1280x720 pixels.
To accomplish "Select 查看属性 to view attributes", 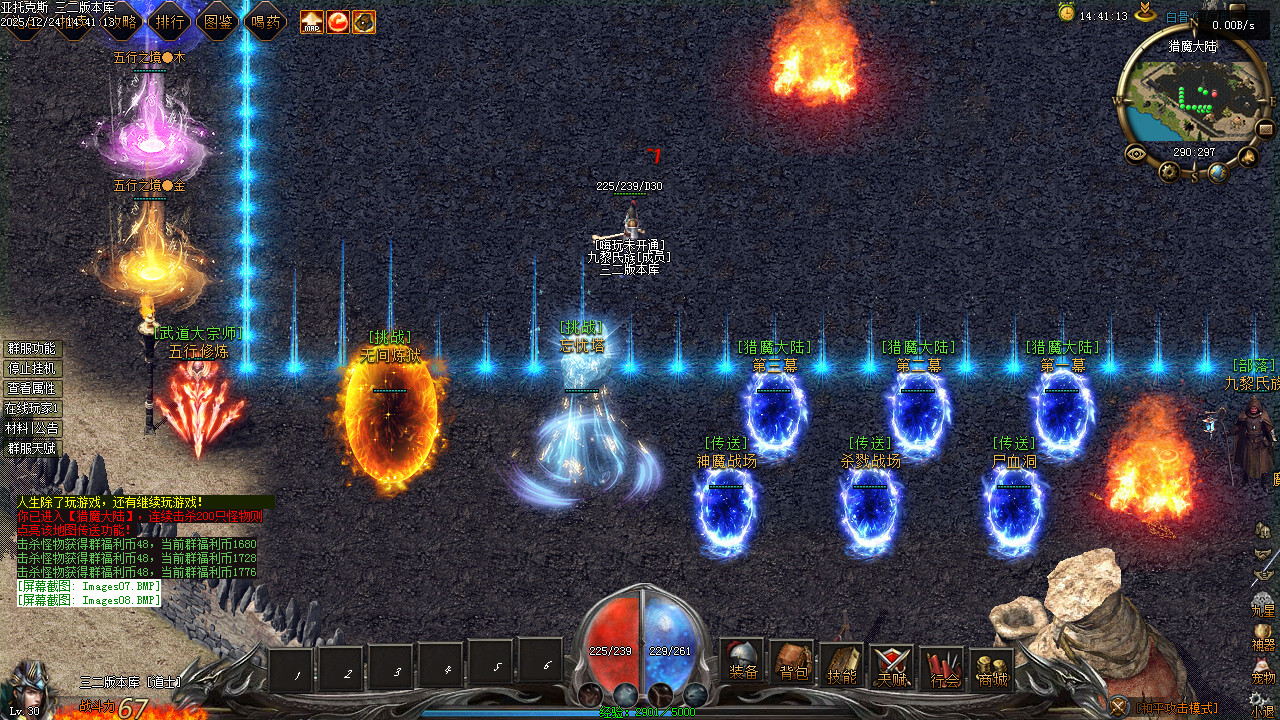I will click(x=32, y=389).
